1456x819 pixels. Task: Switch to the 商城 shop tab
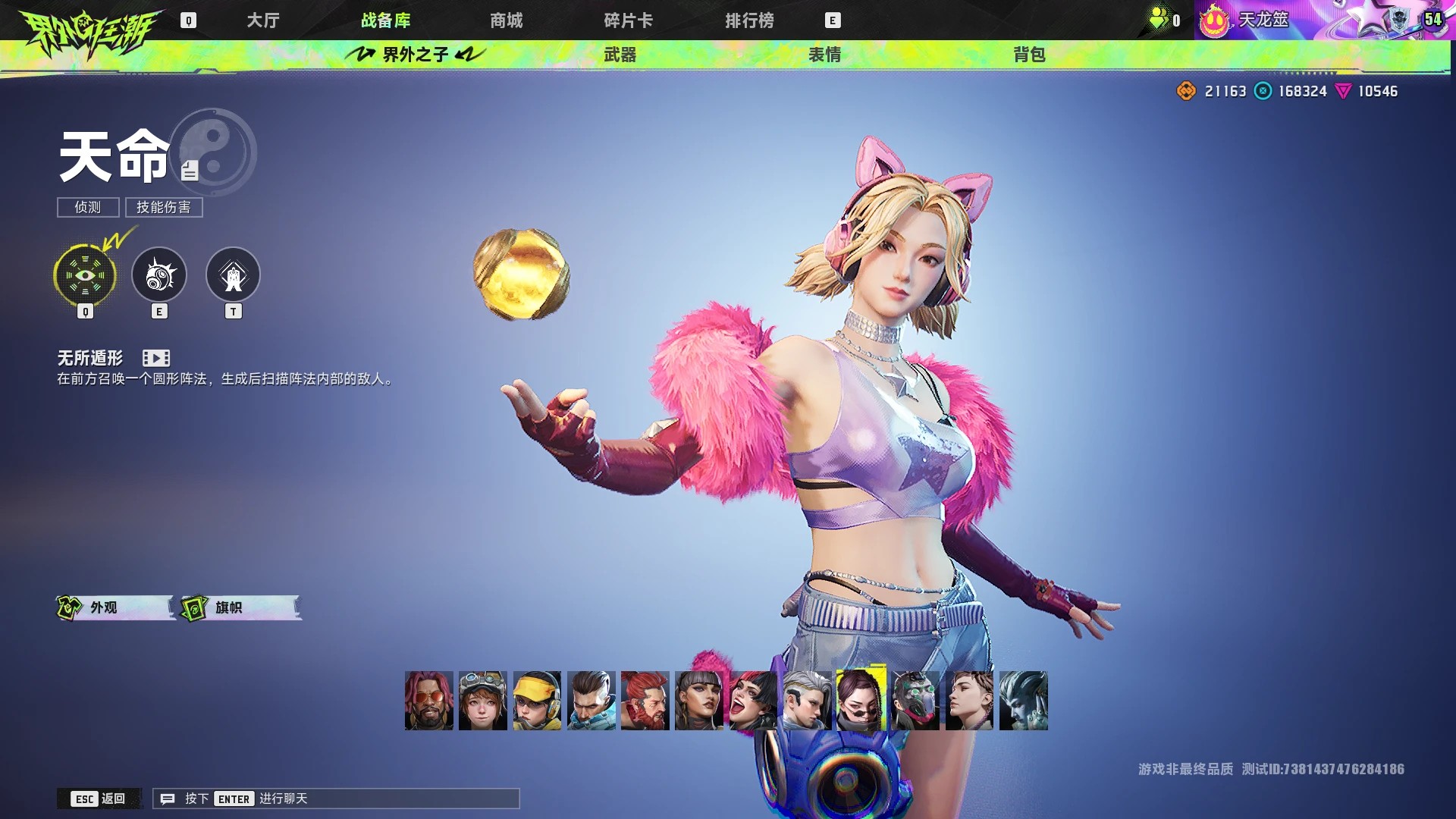point(506,20)
